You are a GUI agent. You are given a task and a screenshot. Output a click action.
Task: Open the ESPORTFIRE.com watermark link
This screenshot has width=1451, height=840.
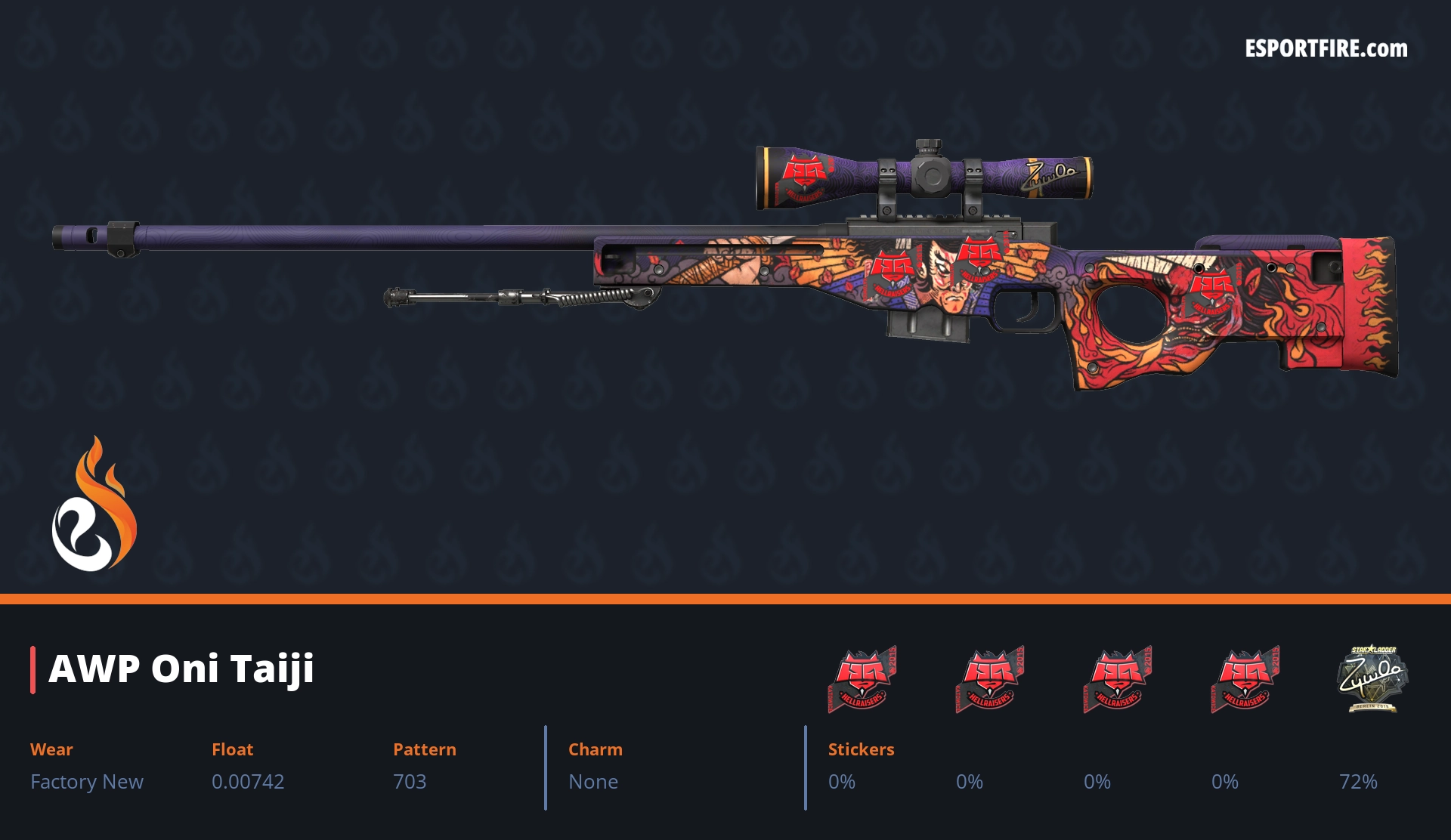[x=1326, y=49]
